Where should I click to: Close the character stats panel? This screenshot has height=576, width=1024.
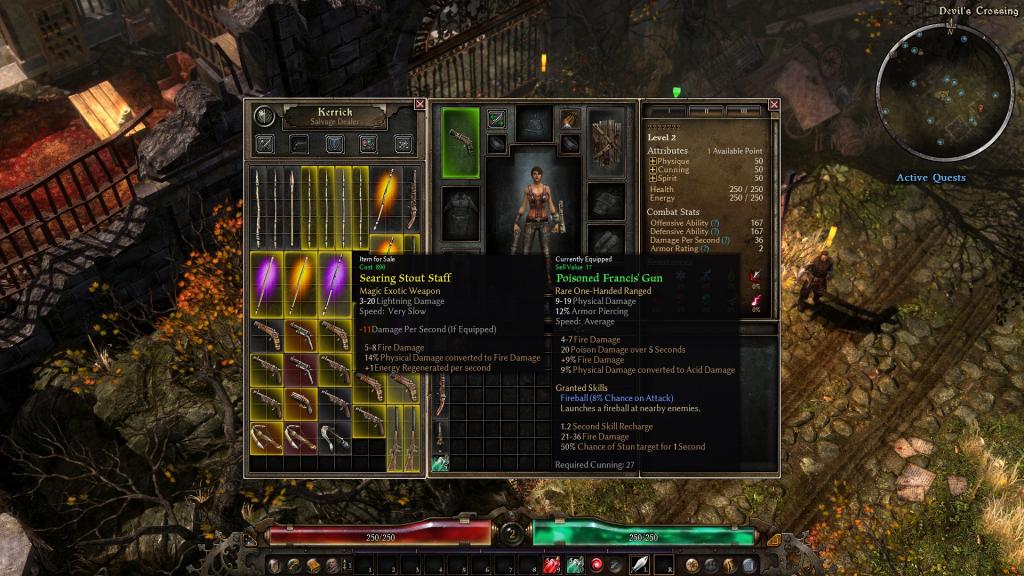774,104
